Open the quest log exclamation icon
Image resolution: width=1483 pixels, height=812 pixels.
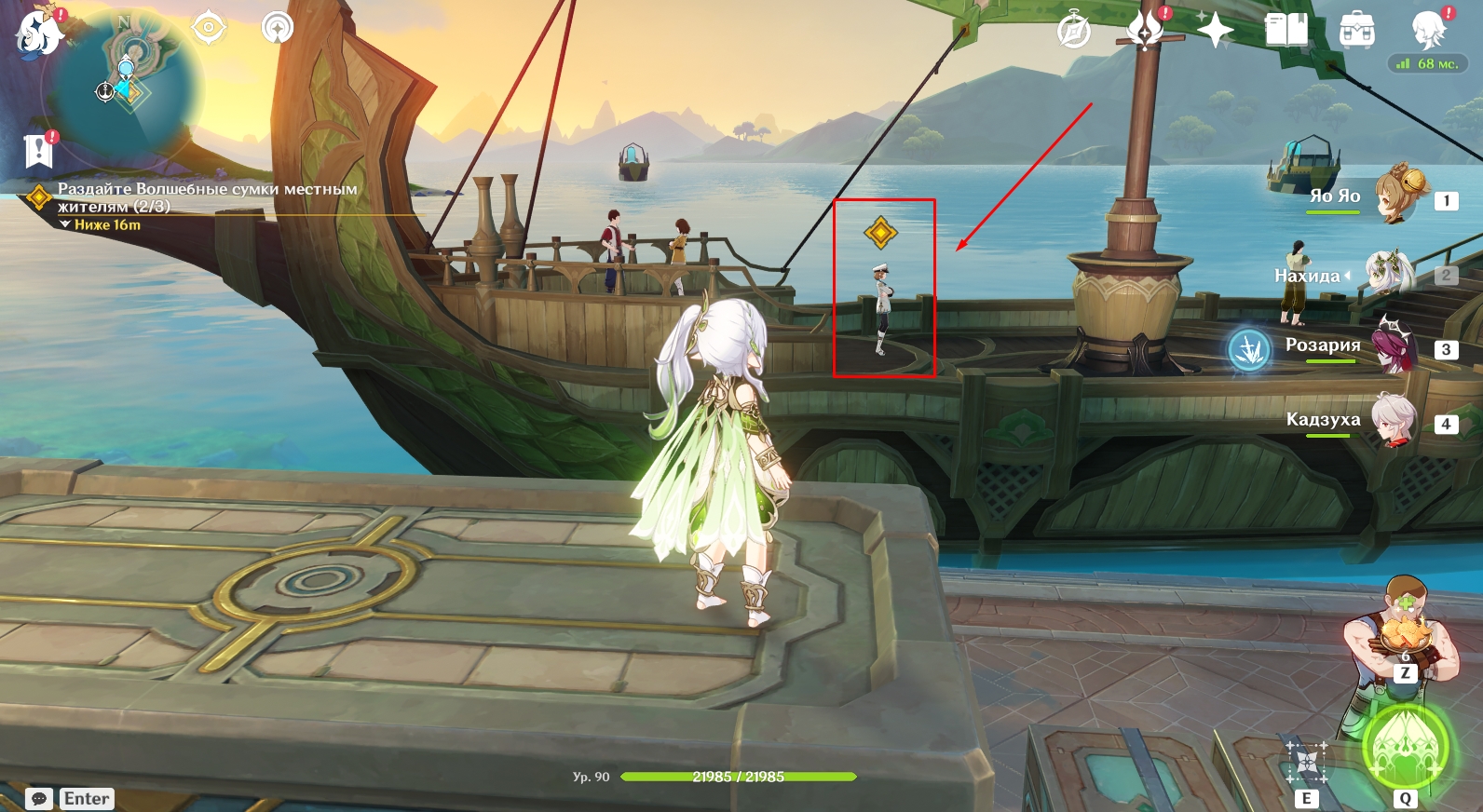point(38,150)
